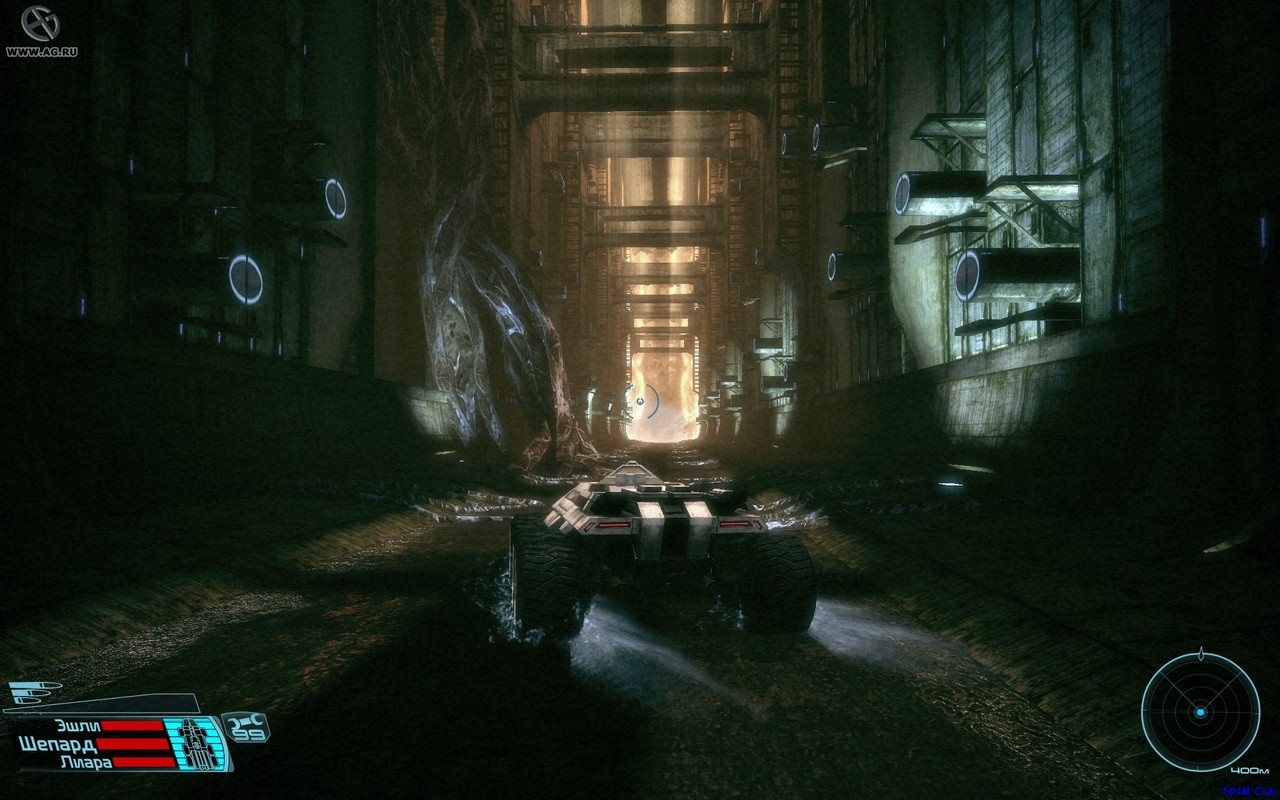Select the Mako vehicle status icon
This screenshot has height=800, width=1280.
[x=195, y=744]
